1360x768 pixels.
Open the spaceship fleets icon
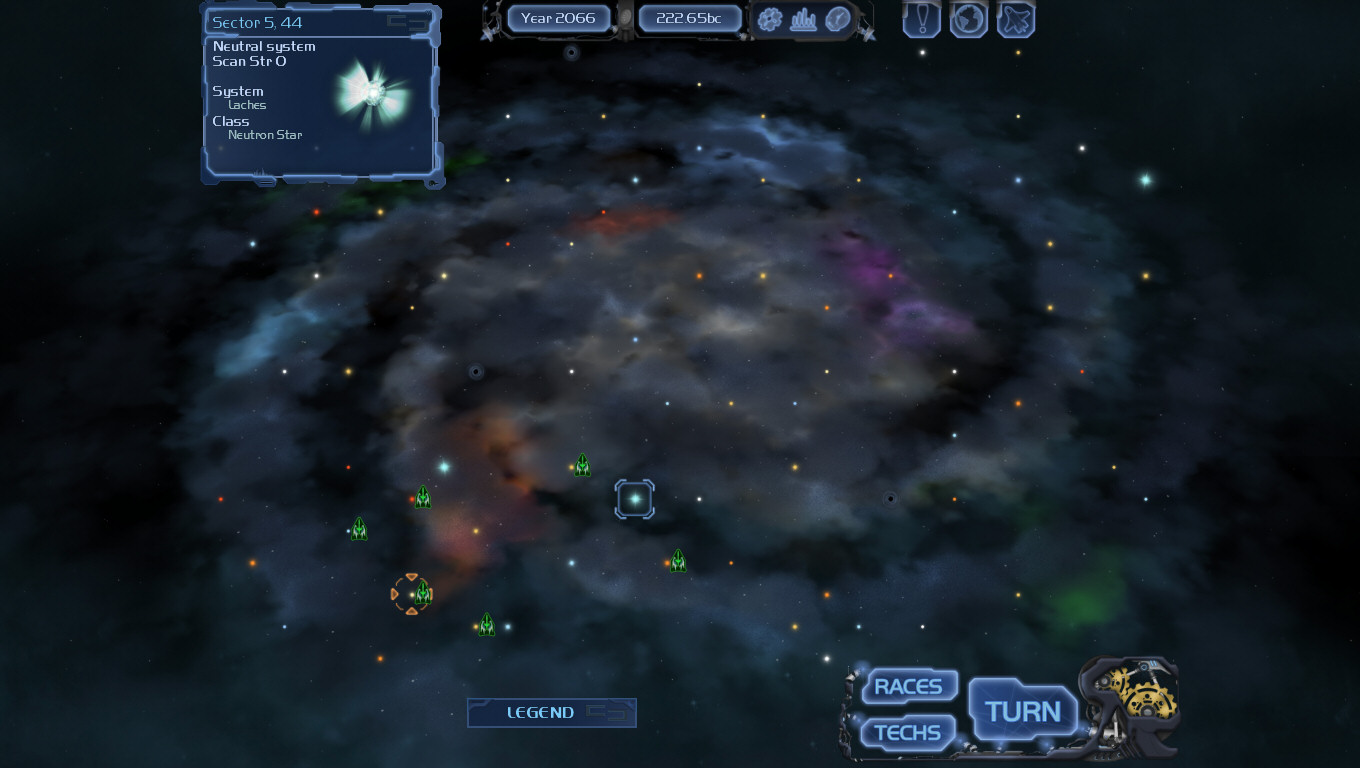click(x=1015, y=19)
